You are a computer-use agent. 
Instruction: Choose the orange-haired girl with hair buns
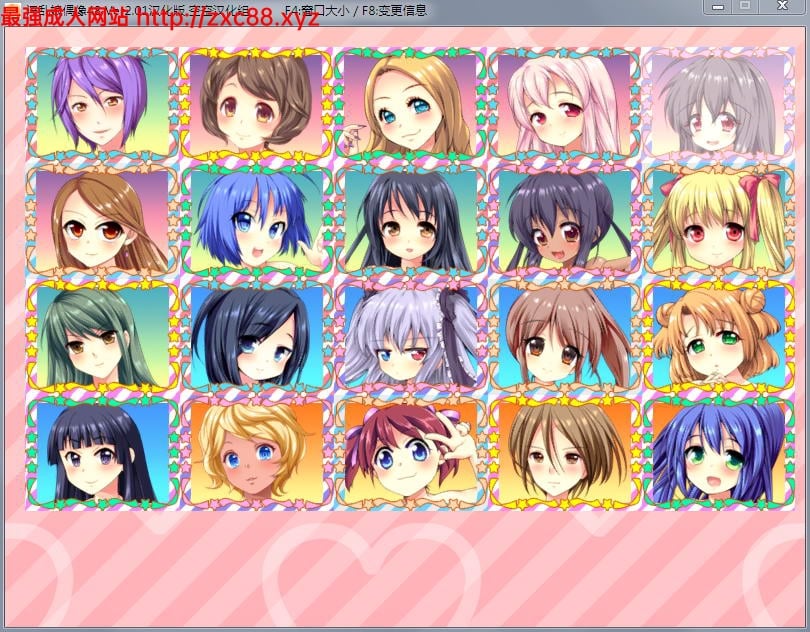718,336
